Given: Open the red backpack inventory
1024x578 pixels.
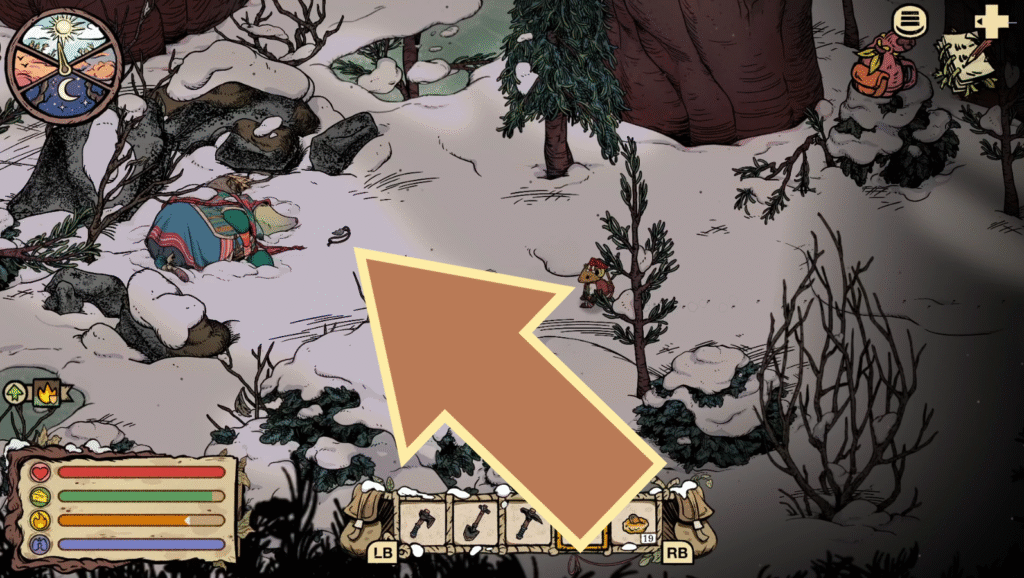Looking at the screenshot, I should pos(875,66).
